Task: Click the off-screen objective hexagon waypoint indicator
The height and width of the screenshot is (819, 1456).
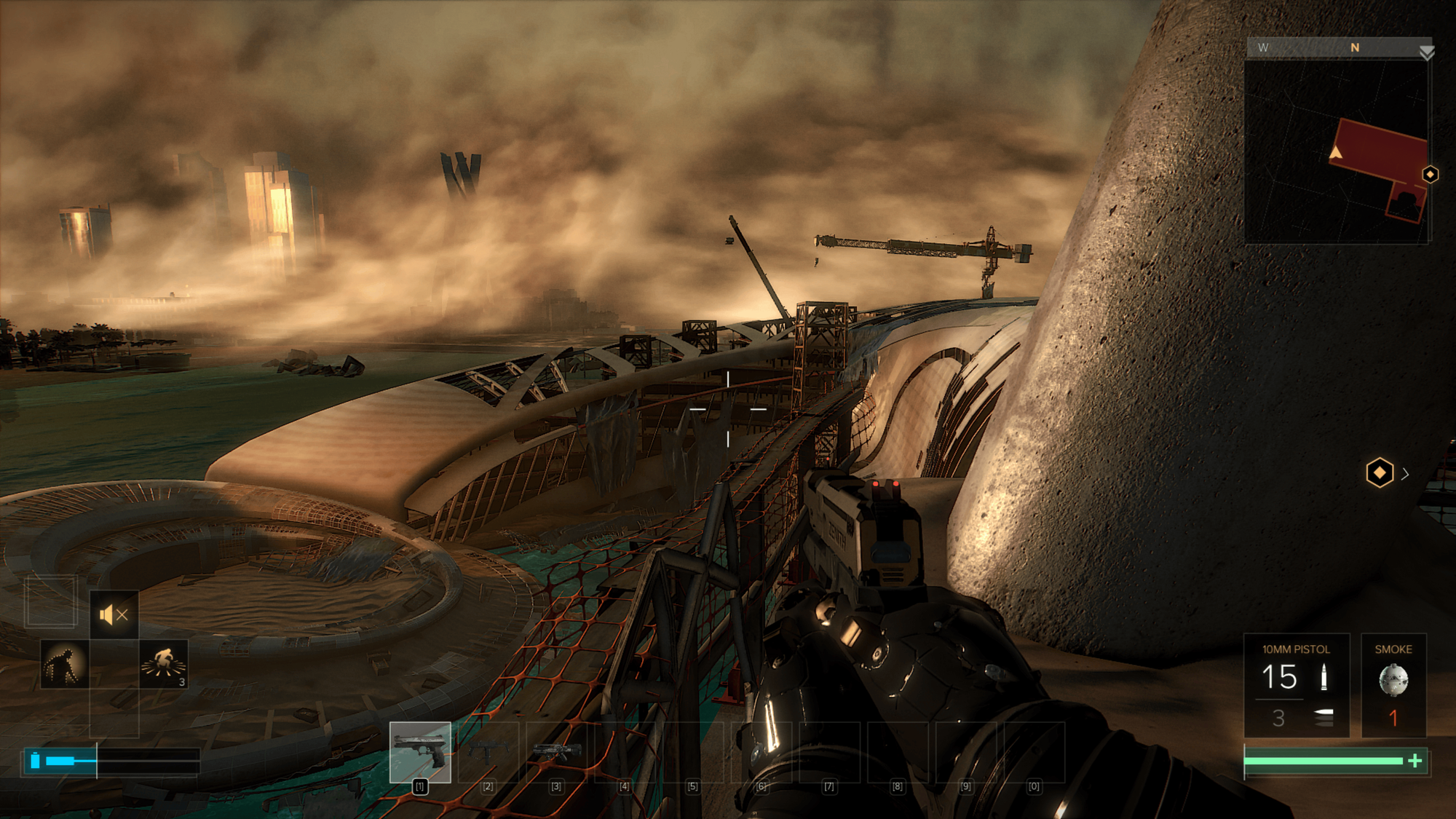Action: 1380,473
